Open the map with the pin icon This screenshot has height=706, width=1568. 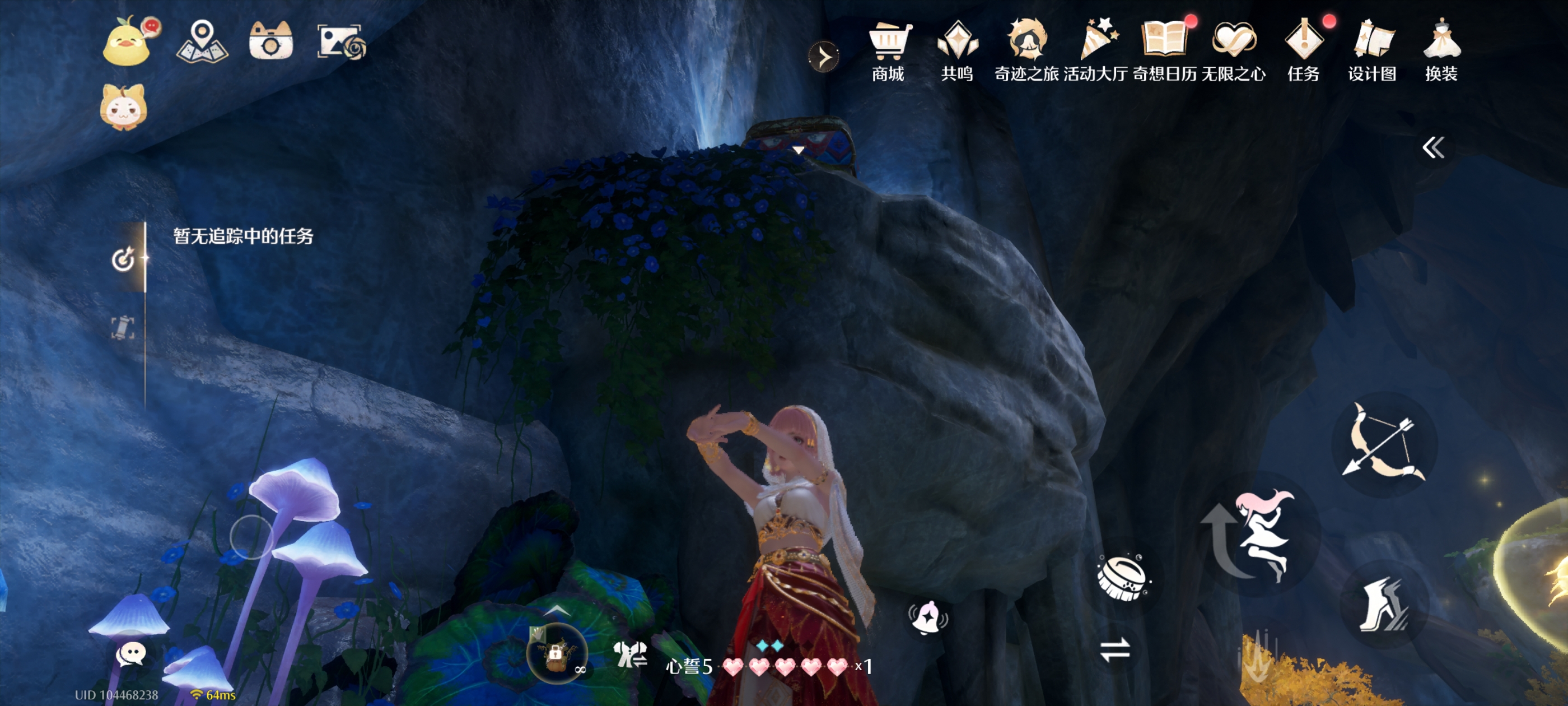click(x=202, y=41)
